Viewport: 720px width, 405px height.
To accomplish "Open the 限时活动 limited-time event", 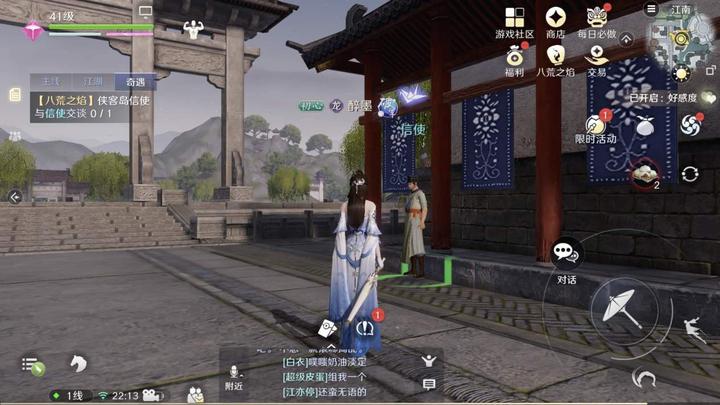I will click(x=595, y=126).
